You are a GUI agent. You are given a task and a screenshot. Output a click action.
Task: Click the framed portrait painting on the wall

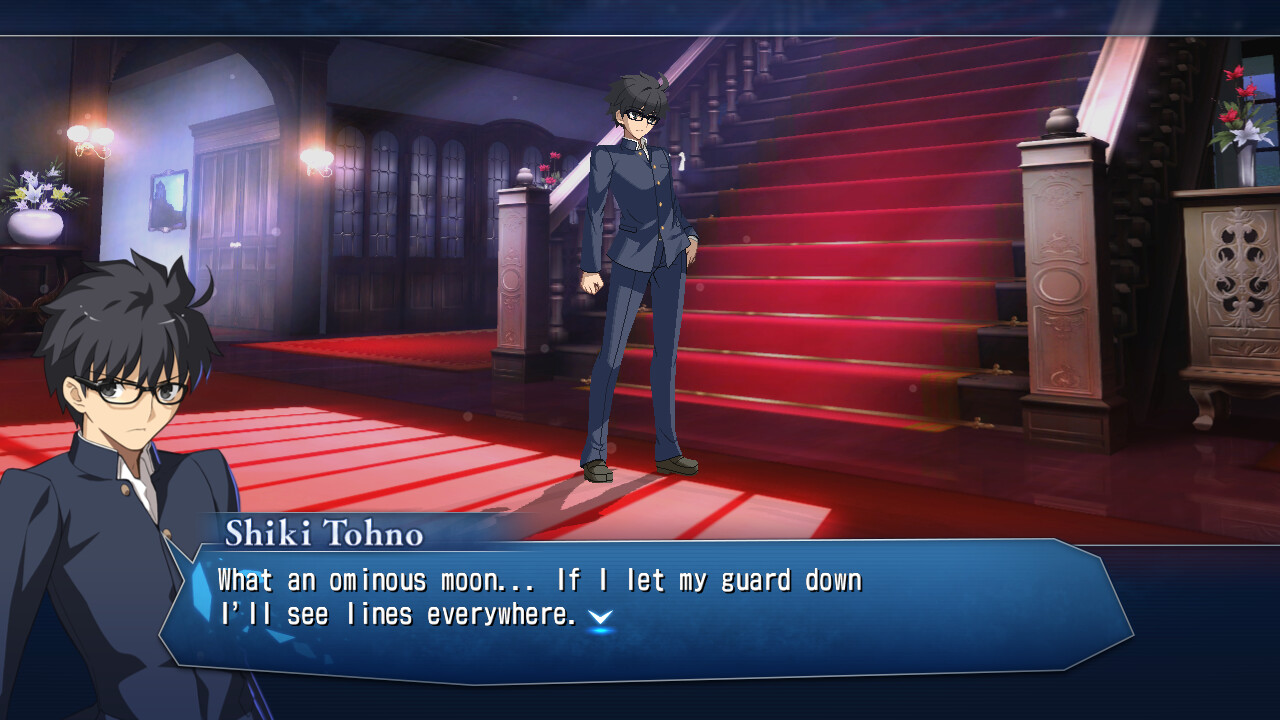point(168,200)
